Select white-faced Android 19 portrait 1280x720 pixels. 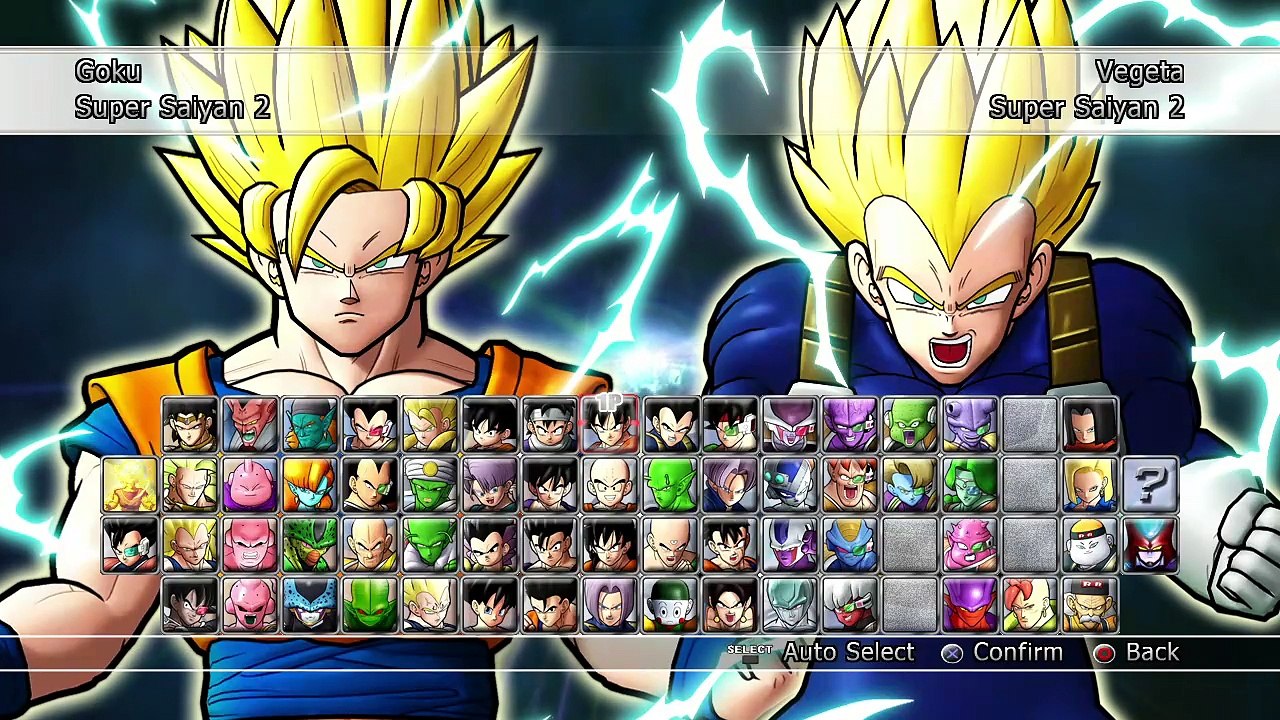[1090, 545]
